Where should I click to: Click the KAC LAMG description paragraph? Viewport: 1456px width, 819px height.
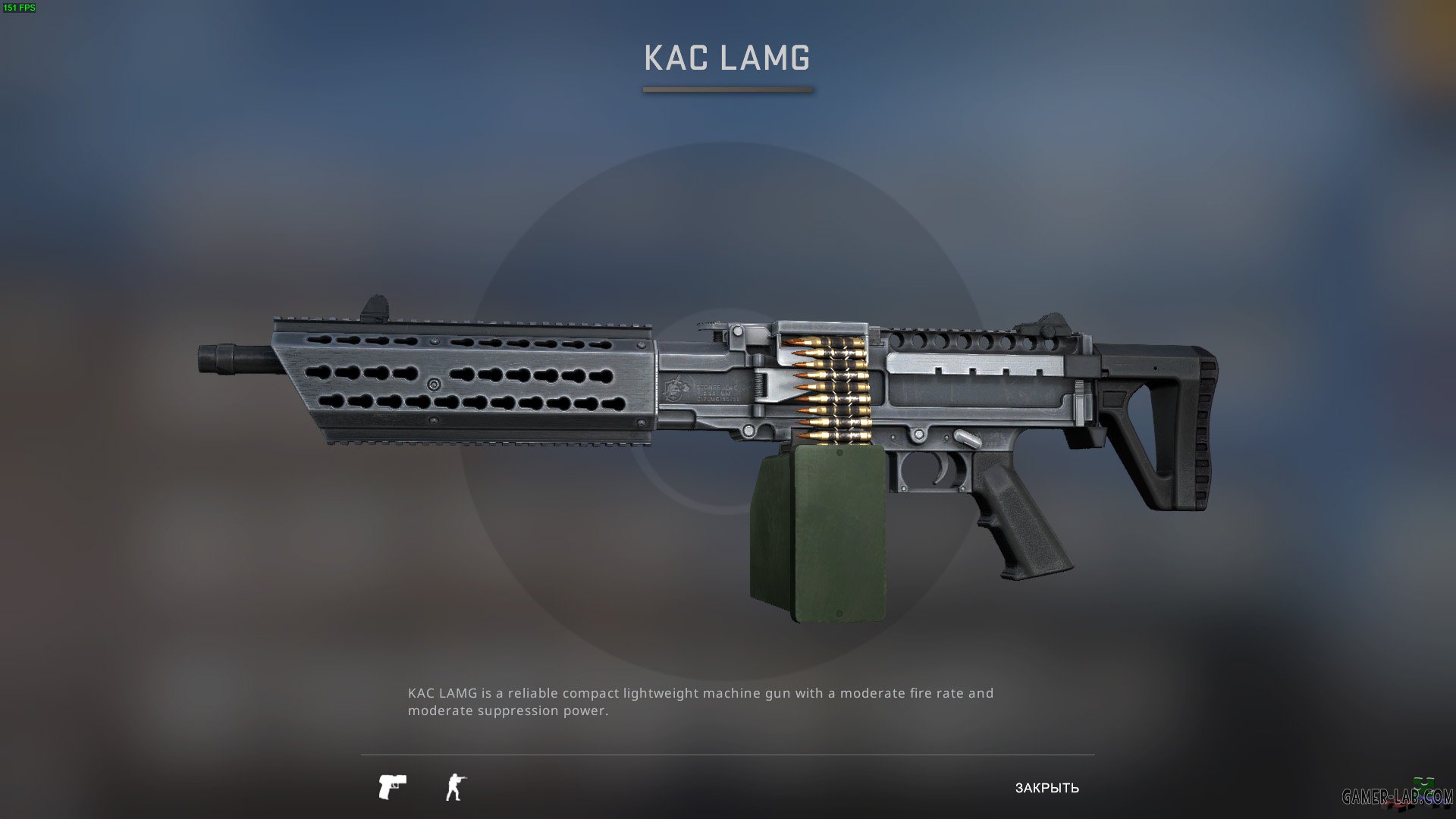coord(700,701)
